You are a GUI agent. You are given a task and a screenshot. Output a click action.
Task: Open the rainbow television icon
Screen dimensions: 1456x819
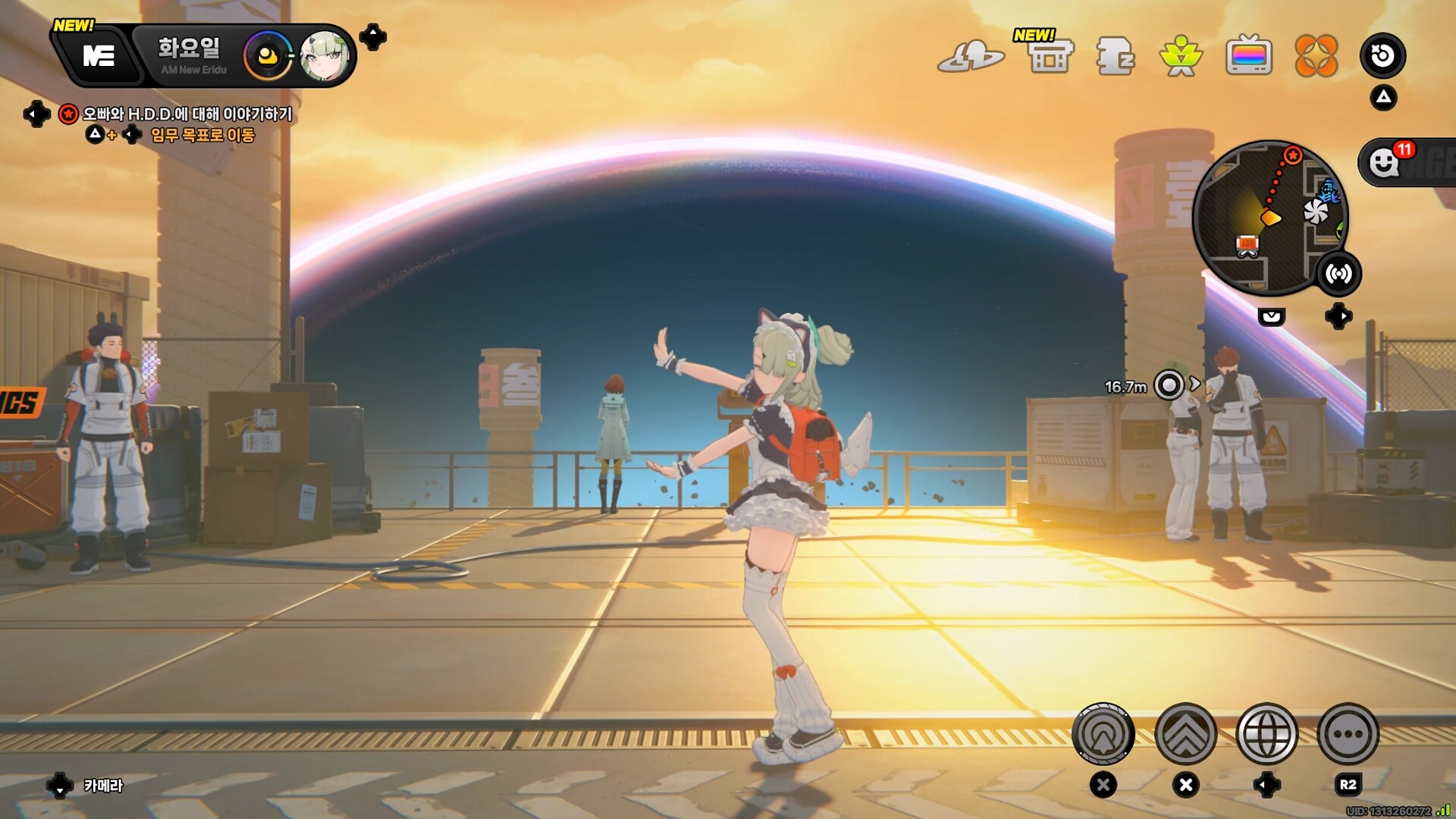(x=1248, y=56)
